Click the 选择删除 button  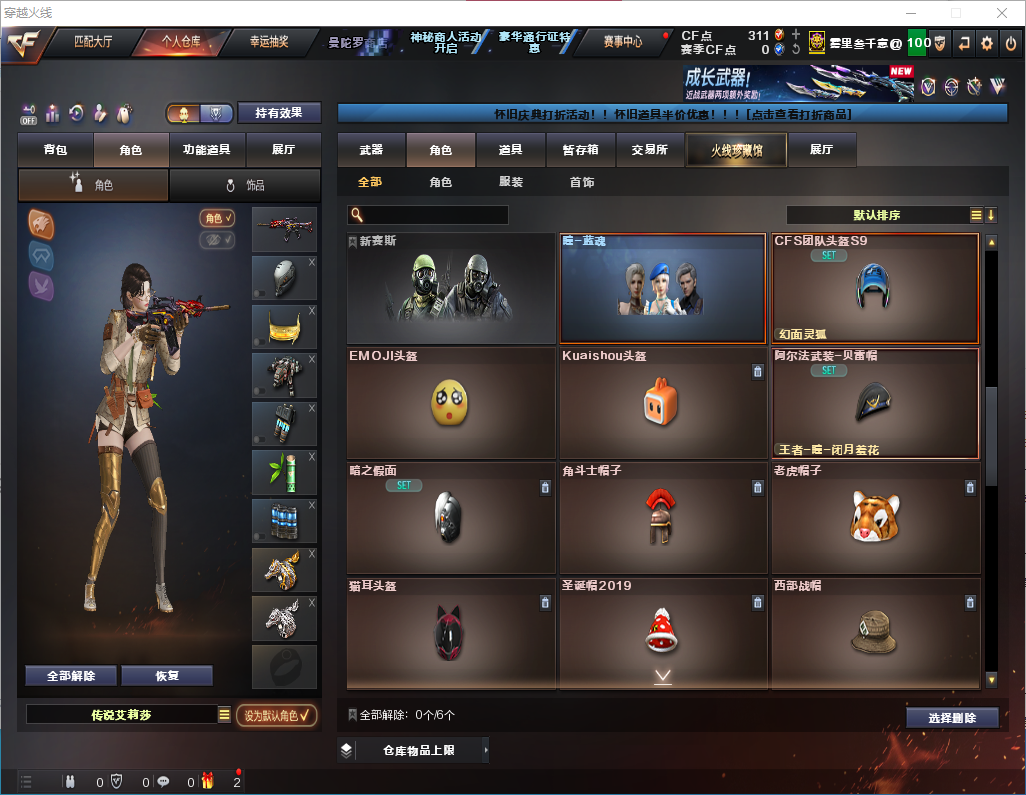[952, 718]
